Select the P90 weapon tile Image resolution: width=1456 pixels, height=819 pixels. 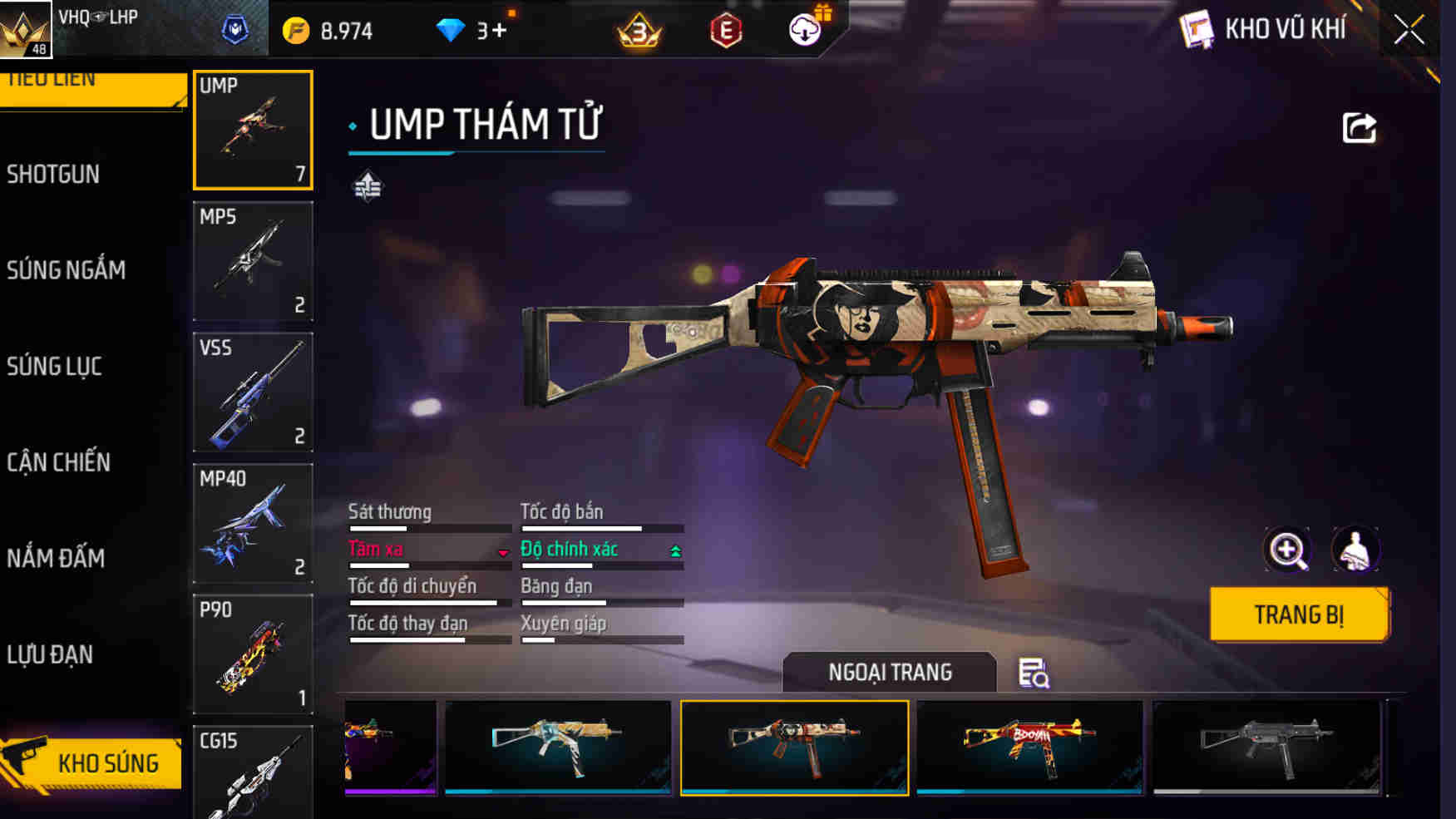(253, 654)
